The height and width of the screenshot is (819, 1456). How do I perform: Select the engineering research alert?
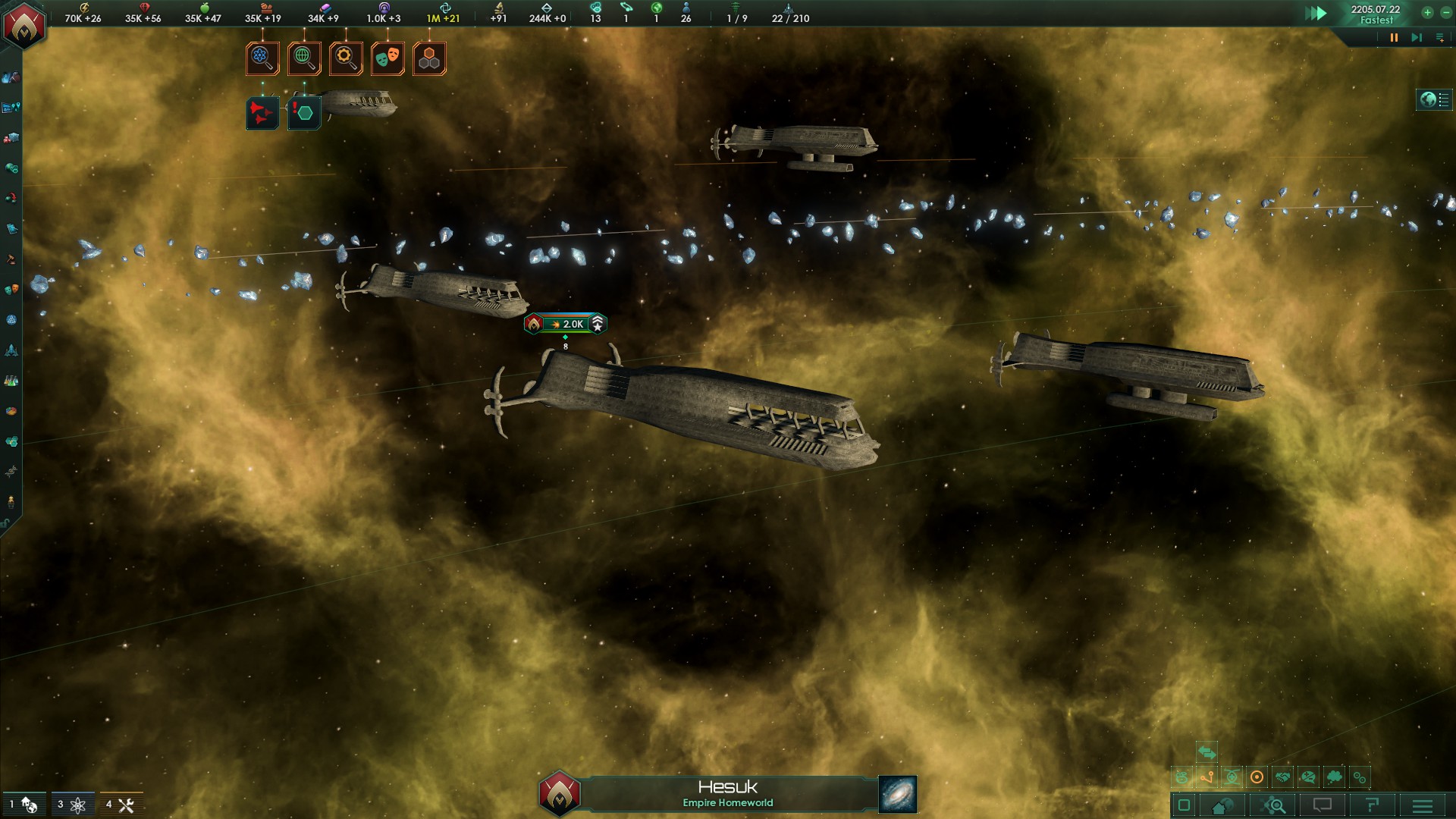346,58
